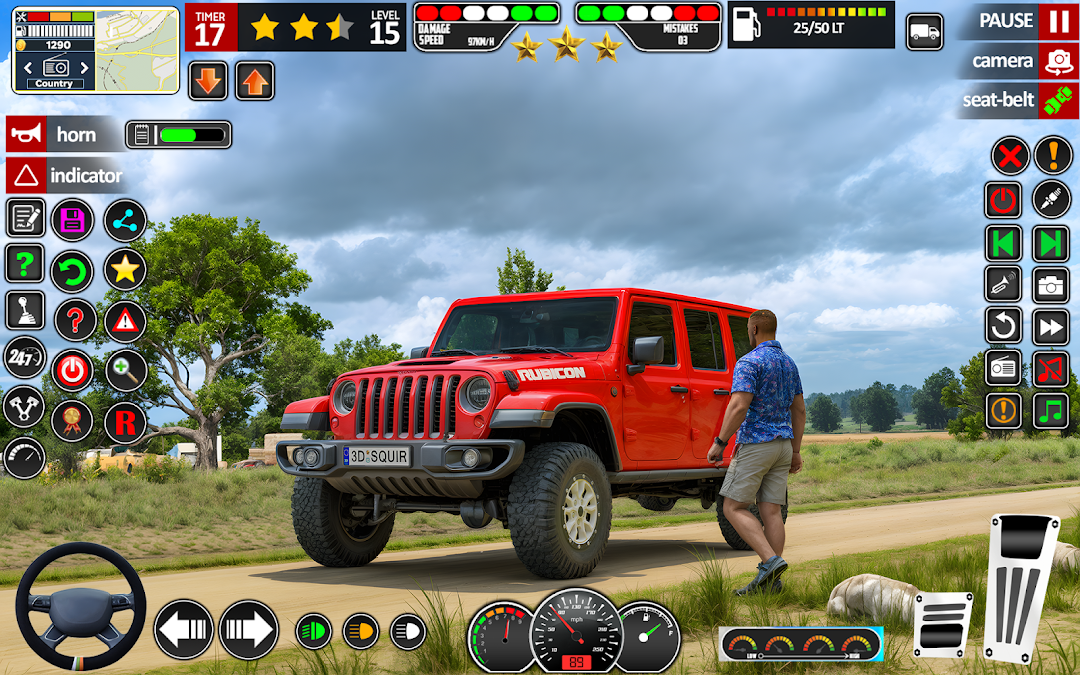Fasten the seat-belt
The width and height of the screenshot is (1080, 675).
1057,100
